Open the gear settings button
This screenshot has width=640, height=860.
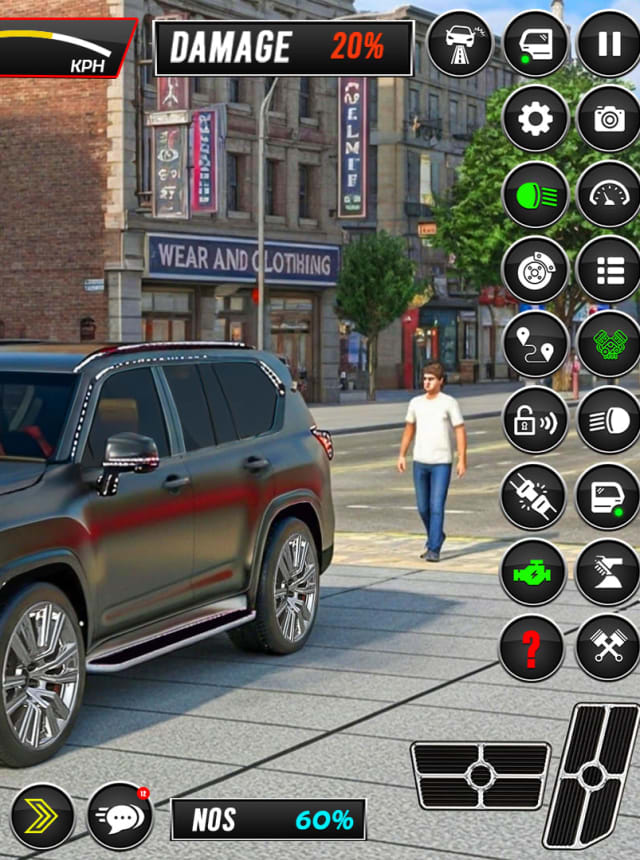tap(535, 119)
